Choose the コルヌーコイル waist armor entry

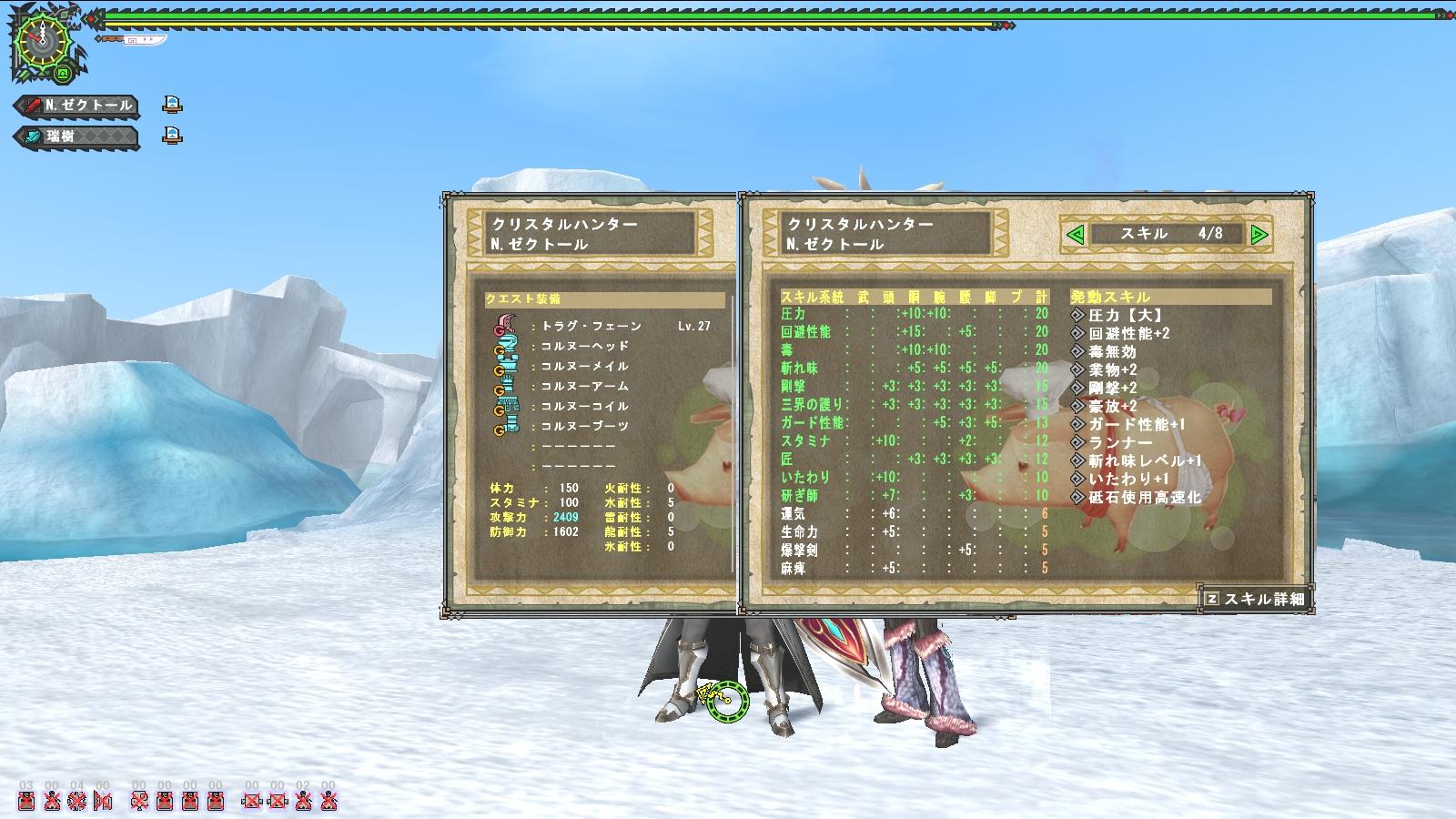click(x=585, y=406)
